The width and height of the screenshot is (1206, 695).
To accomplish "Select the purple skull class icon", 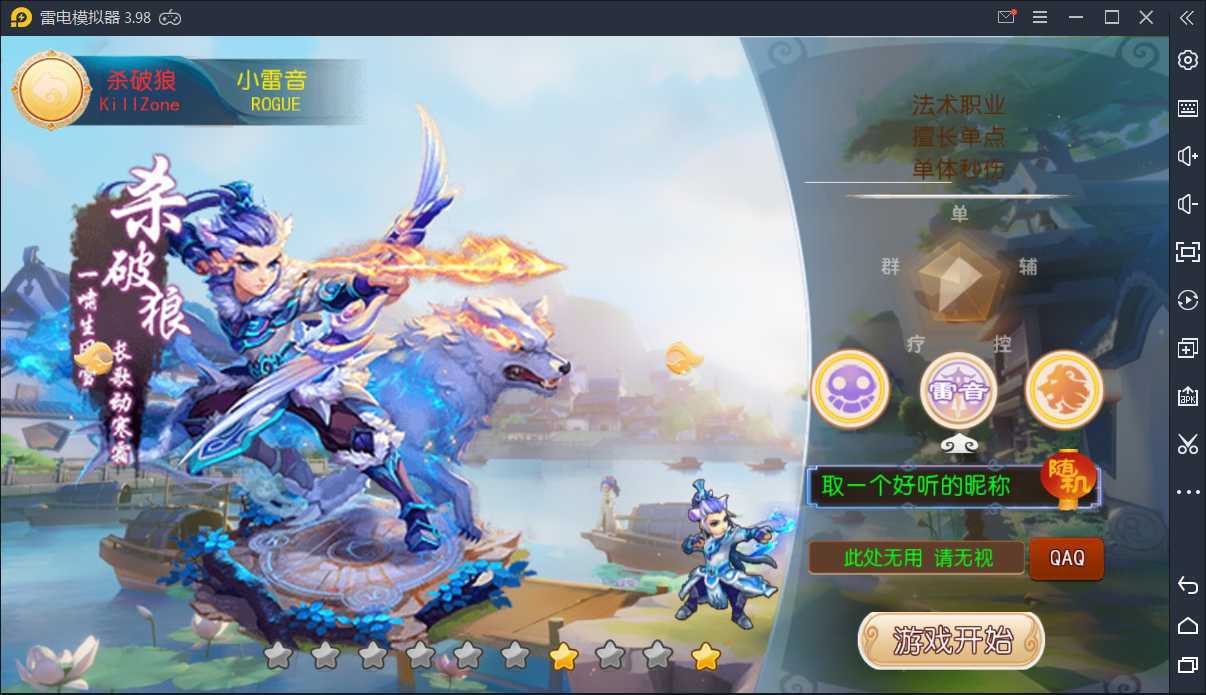I will [x=850, y=389].
